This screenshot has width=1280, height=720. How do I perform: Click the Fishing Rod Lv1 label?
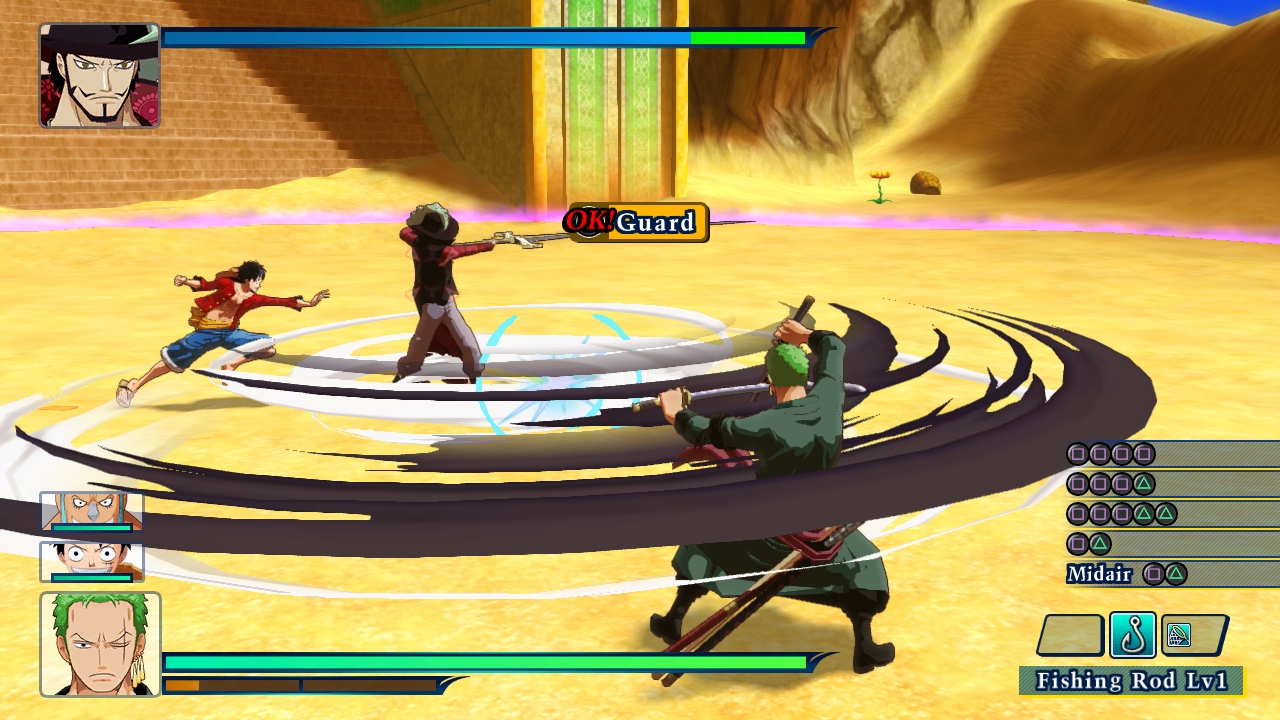(1130, 681)
